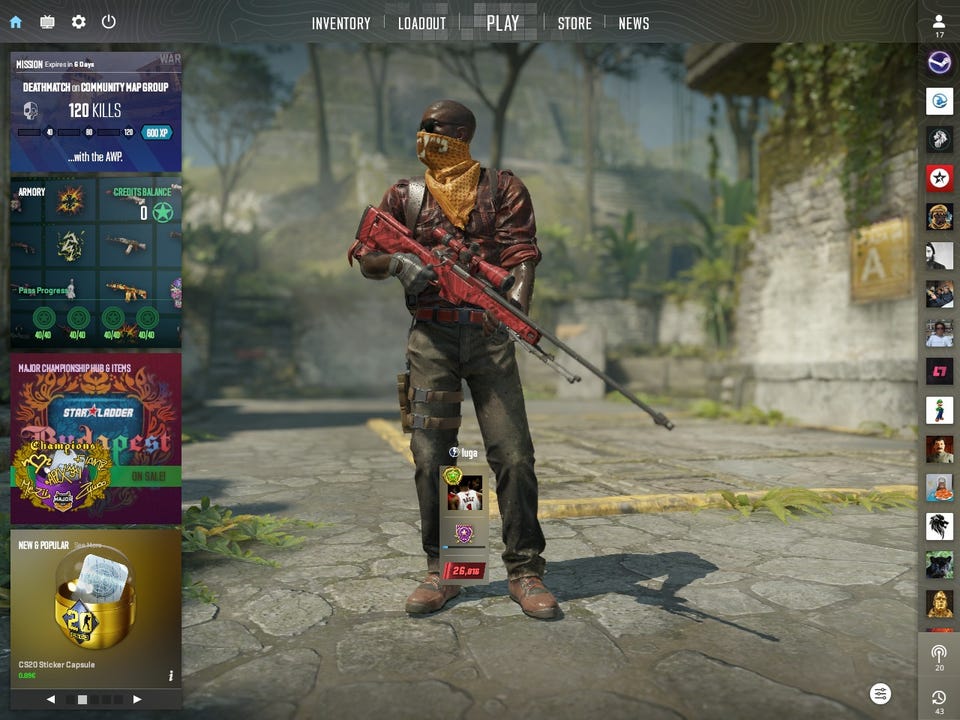The image size is (960, 720).
Task: Click the power quit icon
Action: [109, 22]
